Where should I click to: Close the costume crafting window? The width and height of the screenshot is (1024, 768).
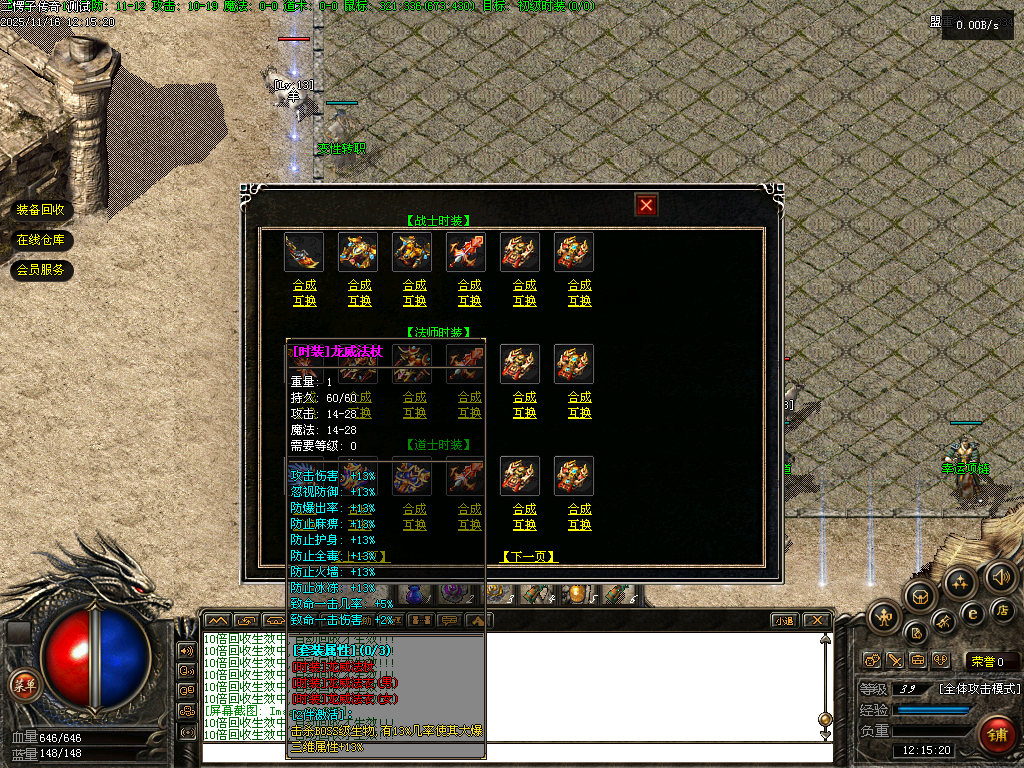tap(647, 205)
